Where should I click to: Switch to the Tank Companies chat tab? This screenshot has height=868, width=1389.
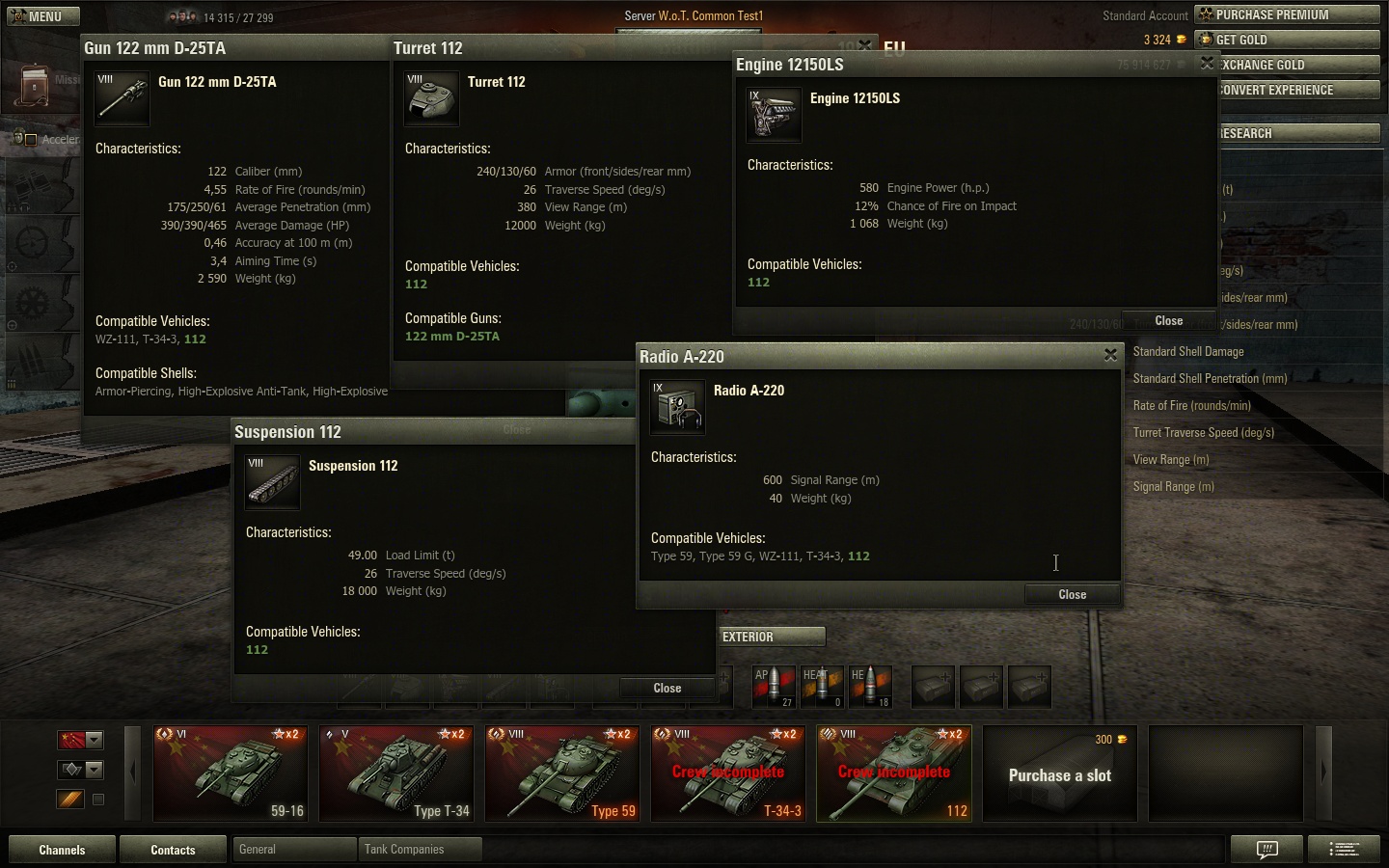[418, 850]
